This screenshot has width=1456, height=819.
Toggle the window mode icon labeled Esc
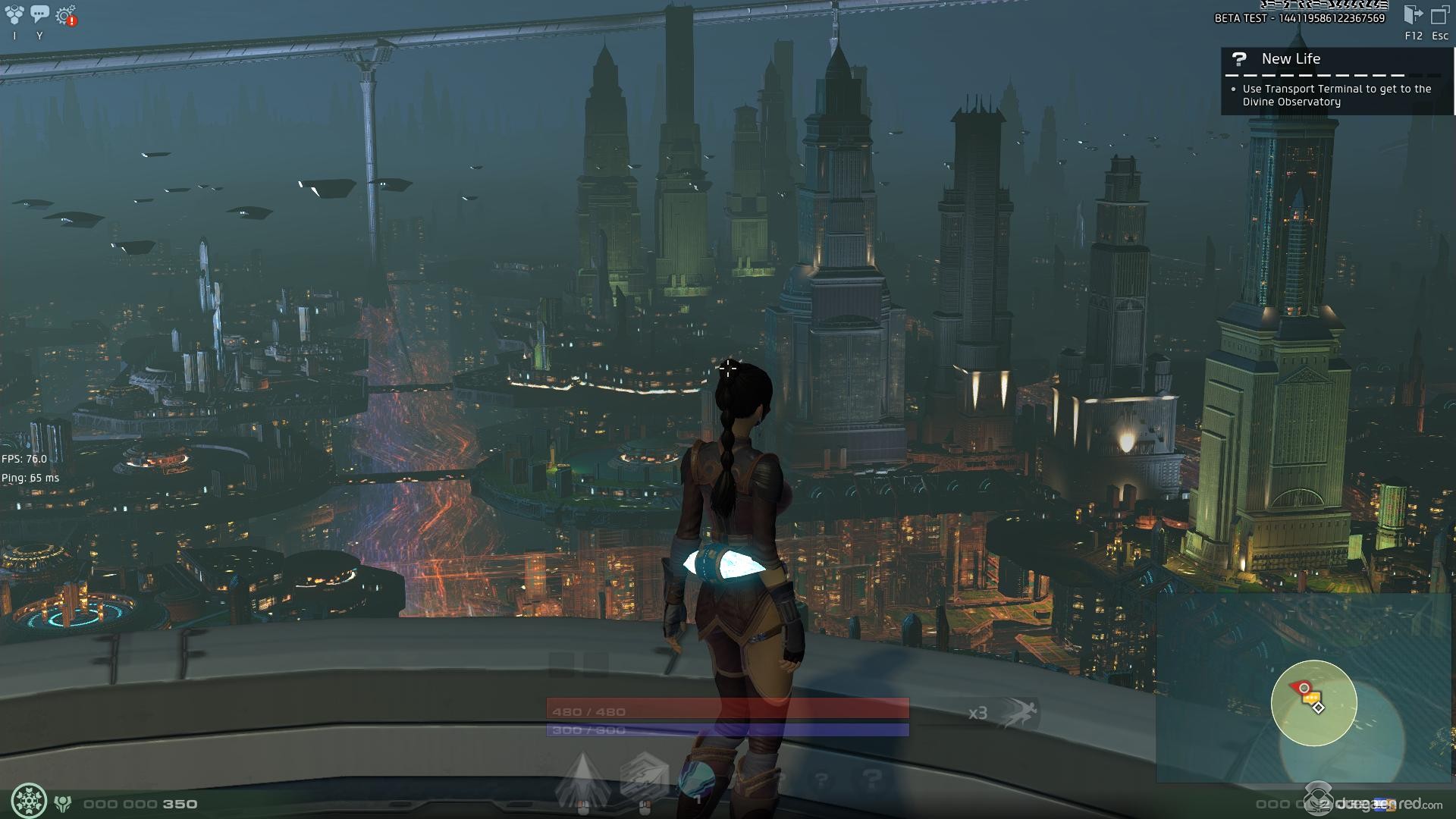(1439, 15)
